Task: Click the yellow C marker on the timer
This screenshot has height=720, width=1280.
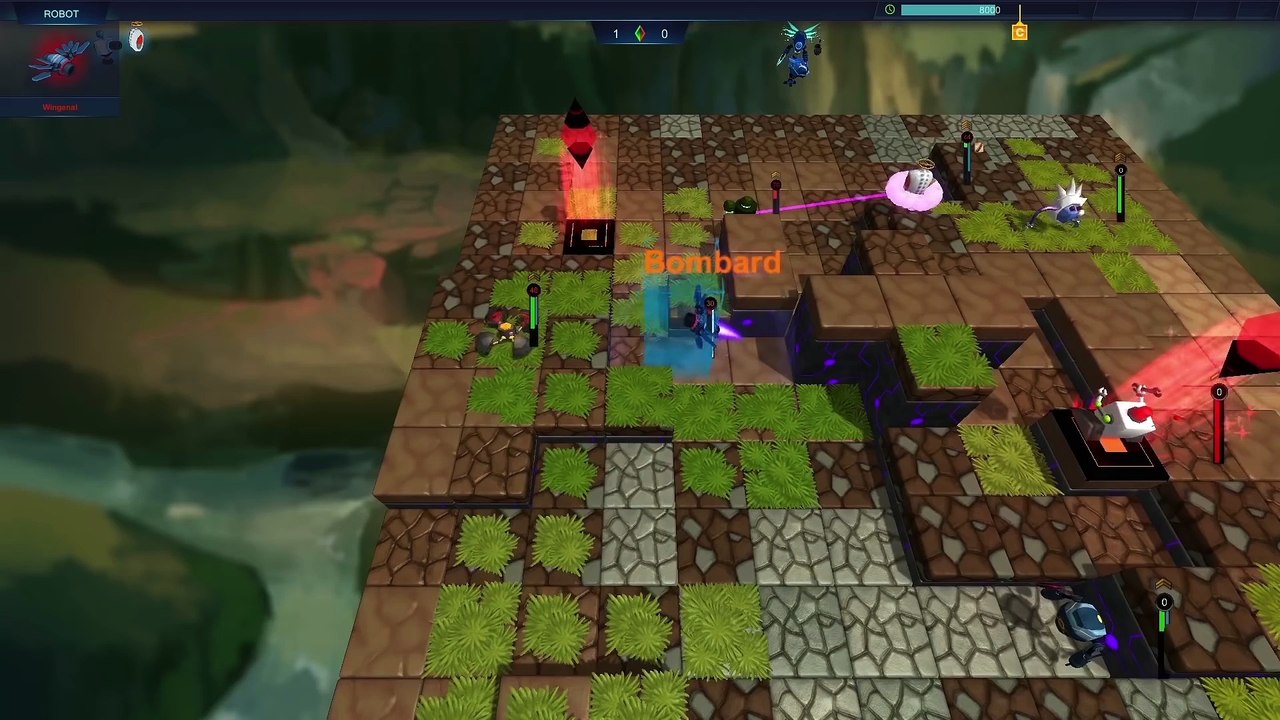Action: tap(1019, 33)
